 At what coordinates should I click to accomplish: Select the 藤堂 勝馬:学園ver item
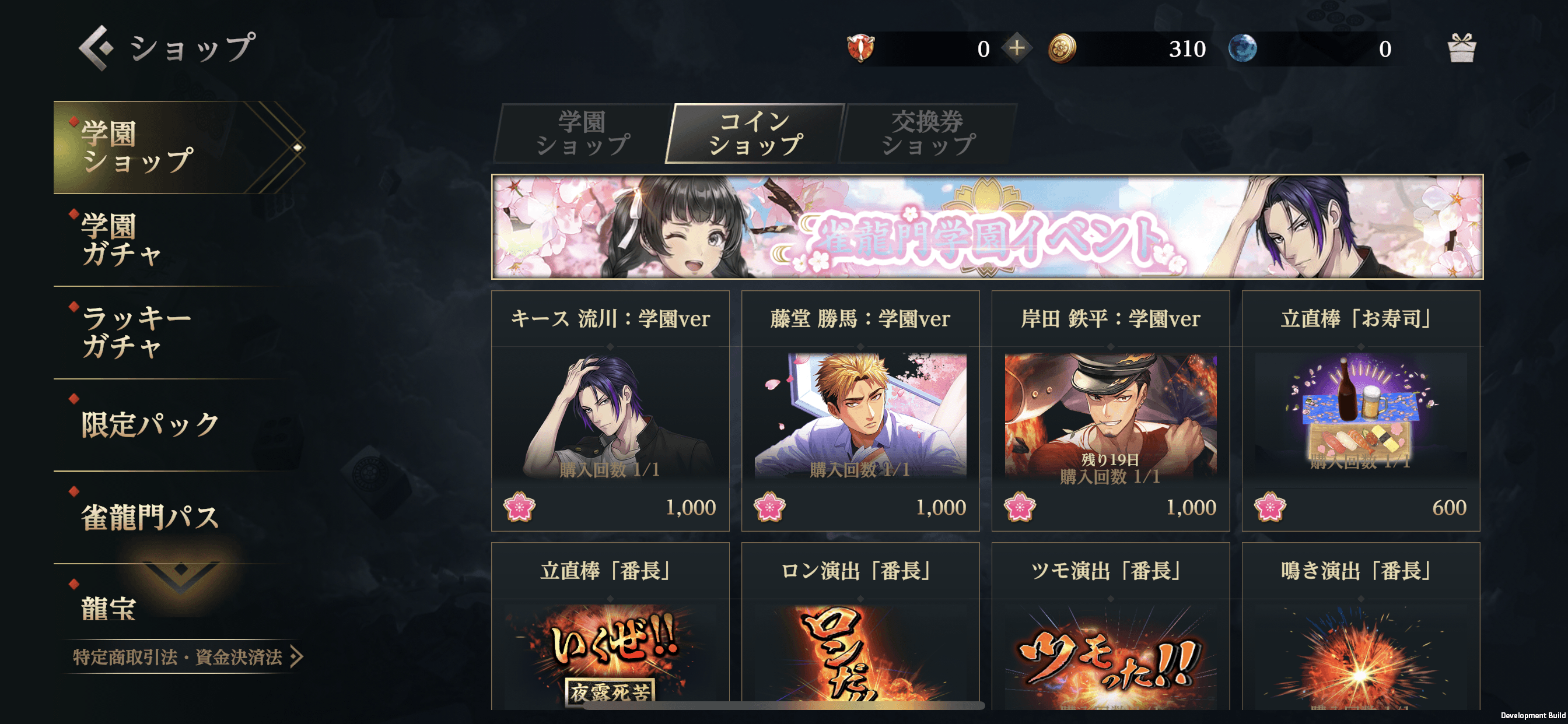click(x=860, y=412)
